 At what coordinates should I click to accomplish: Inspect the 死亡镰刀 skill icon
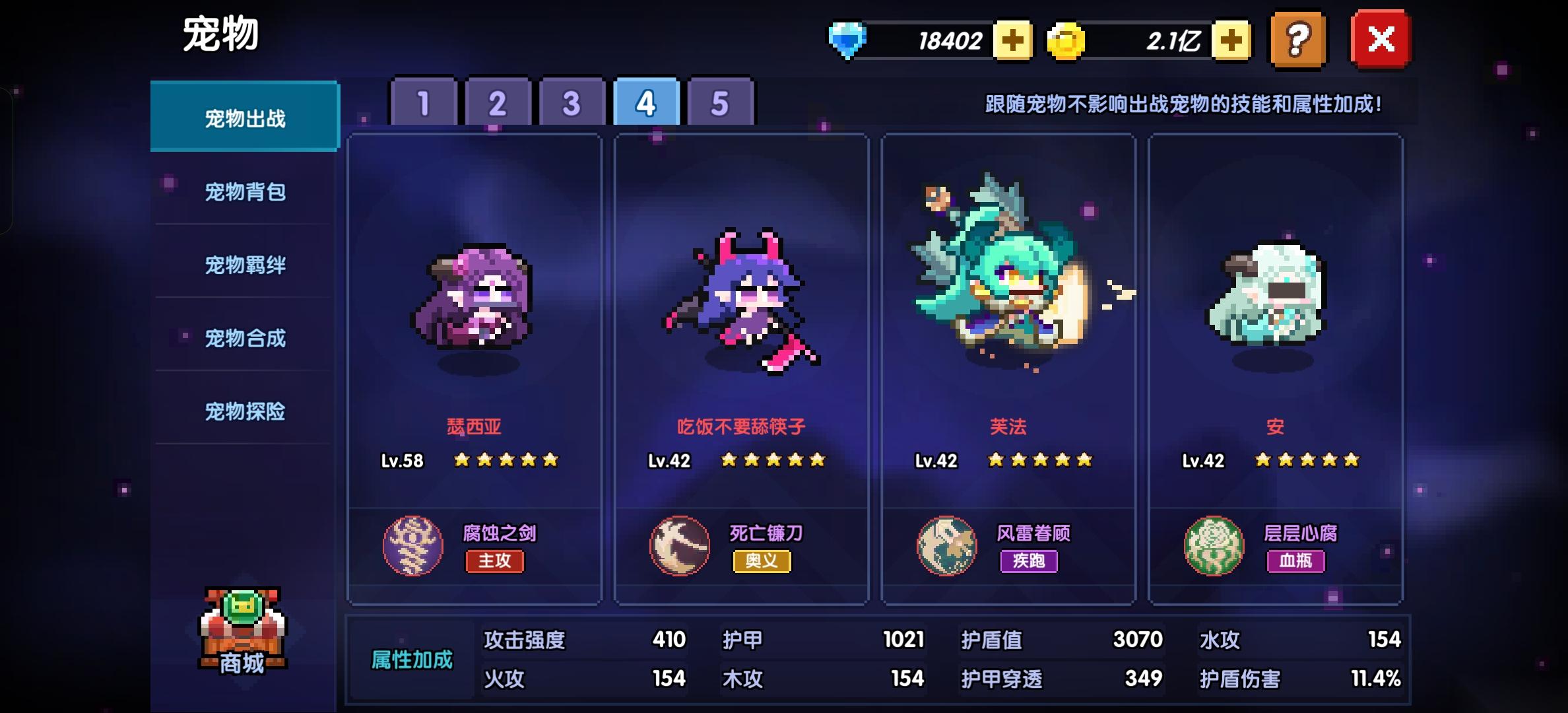pos(680,546)
